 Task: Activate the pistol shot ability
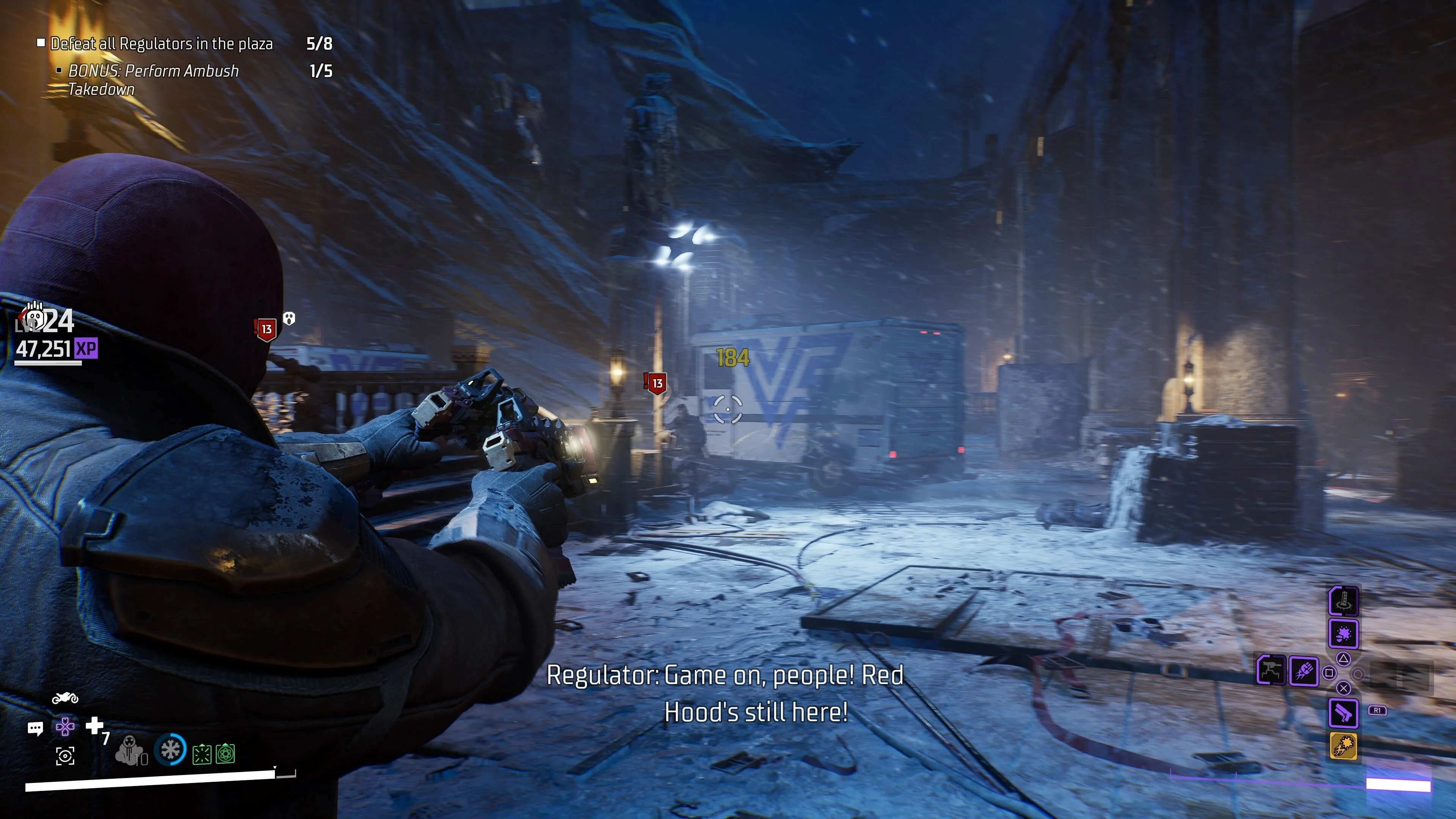pos(1343,712)
